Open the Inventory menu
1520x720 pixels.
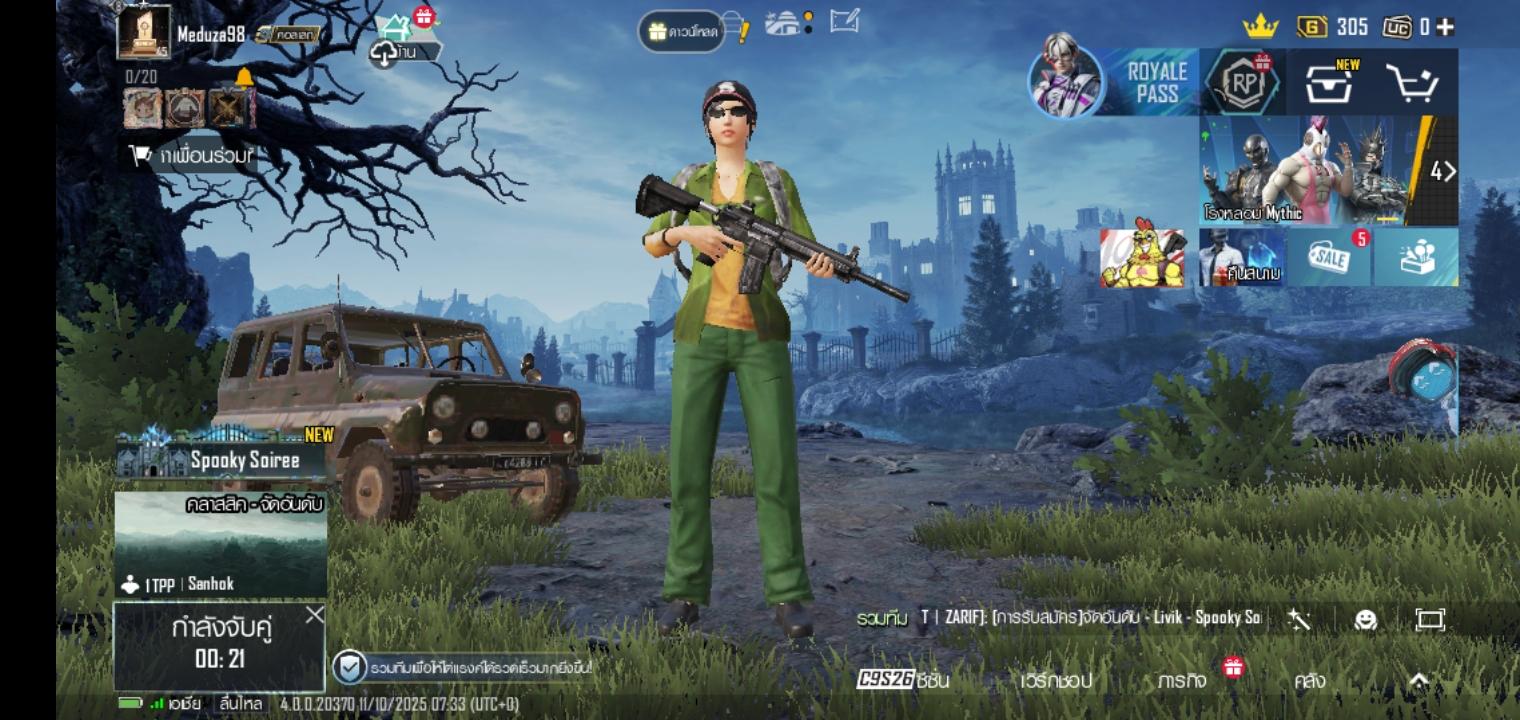click(x=1309, y=681)
